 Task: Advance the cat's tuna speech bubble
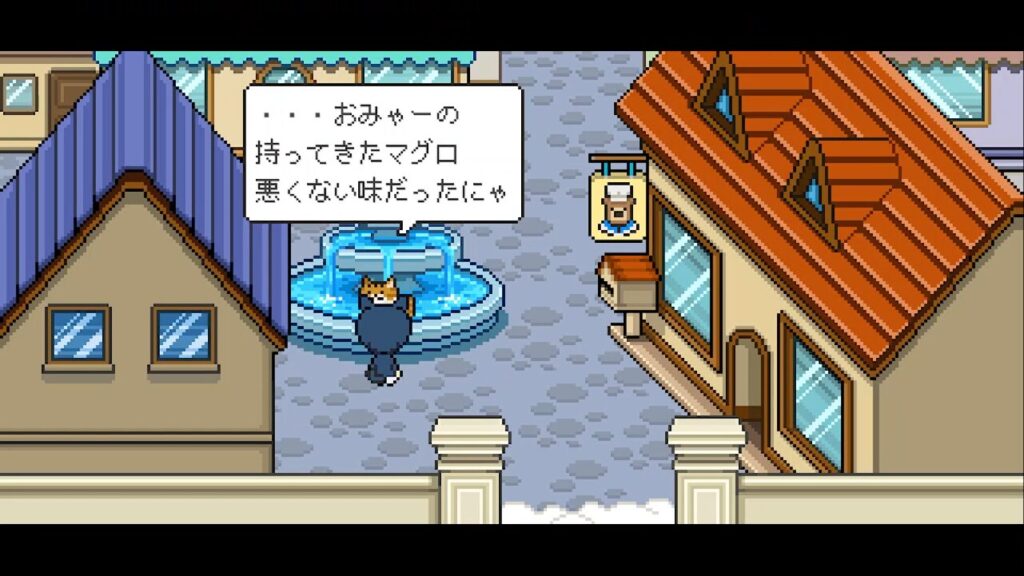tap(384, 153)
